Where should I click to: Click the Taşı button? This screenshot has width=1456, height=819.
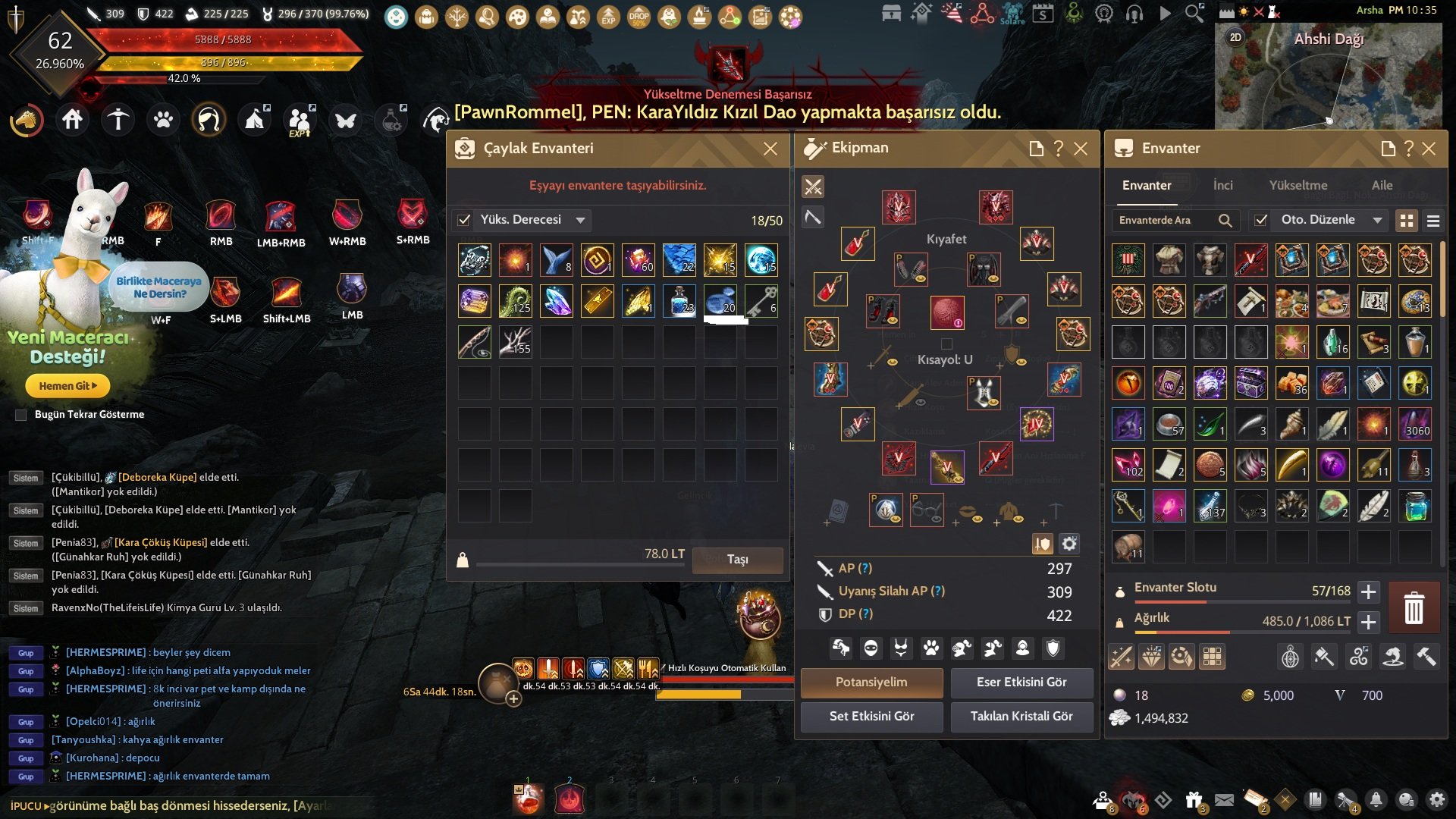point(737,560)
